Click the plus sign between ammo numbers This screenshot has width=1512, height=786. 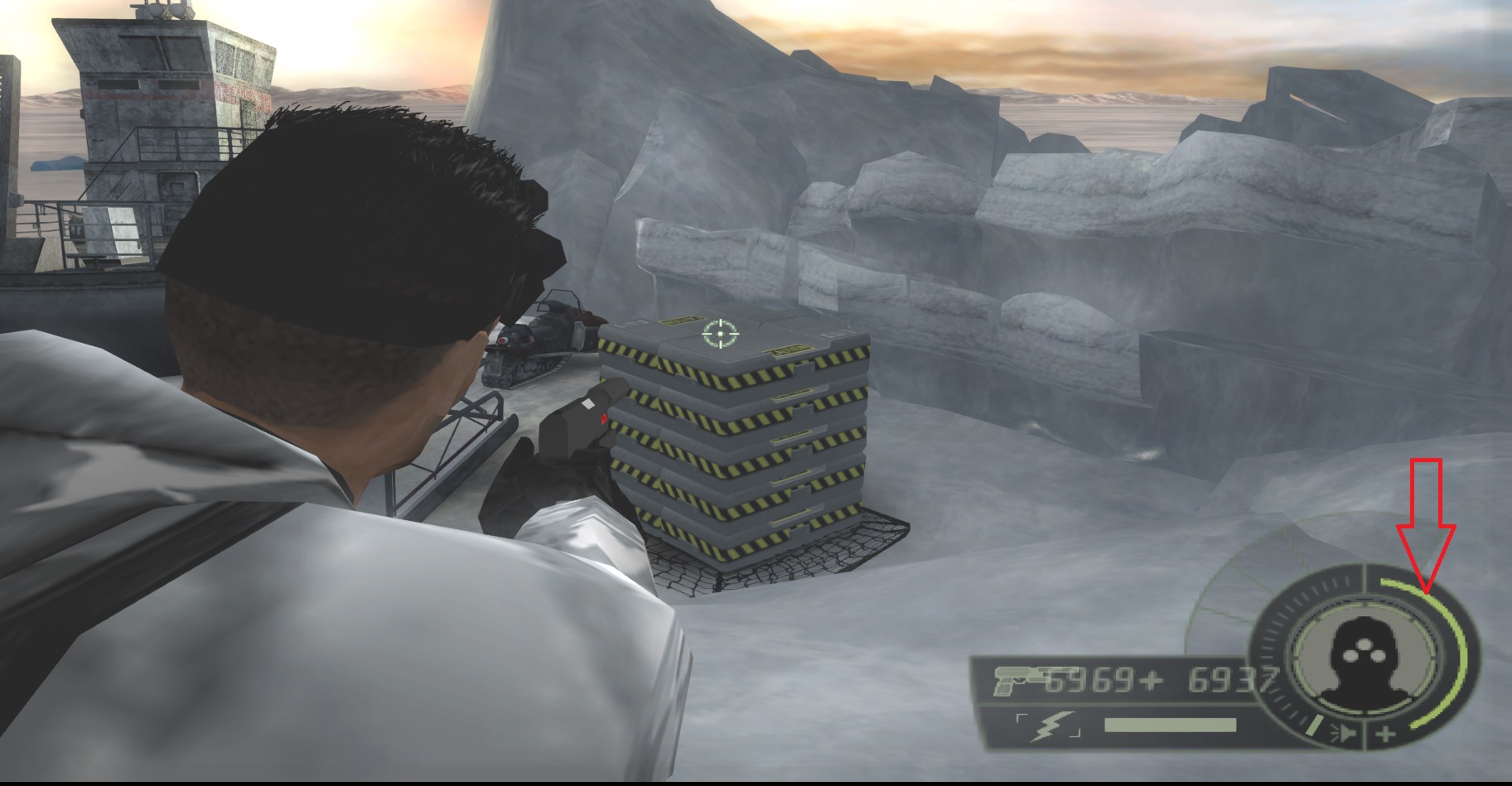click(1152, 682)
